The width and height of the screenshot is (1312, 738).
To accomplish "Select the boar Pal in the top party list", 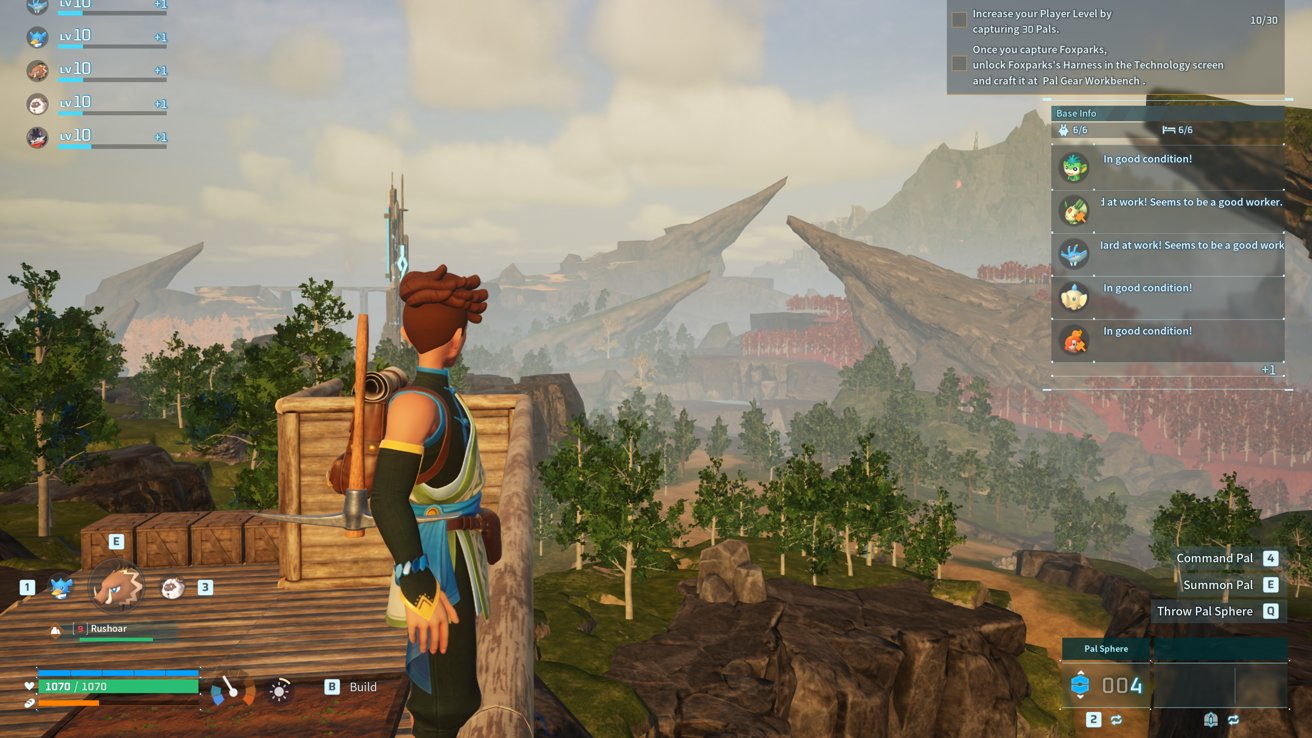I will click(38, 71).
